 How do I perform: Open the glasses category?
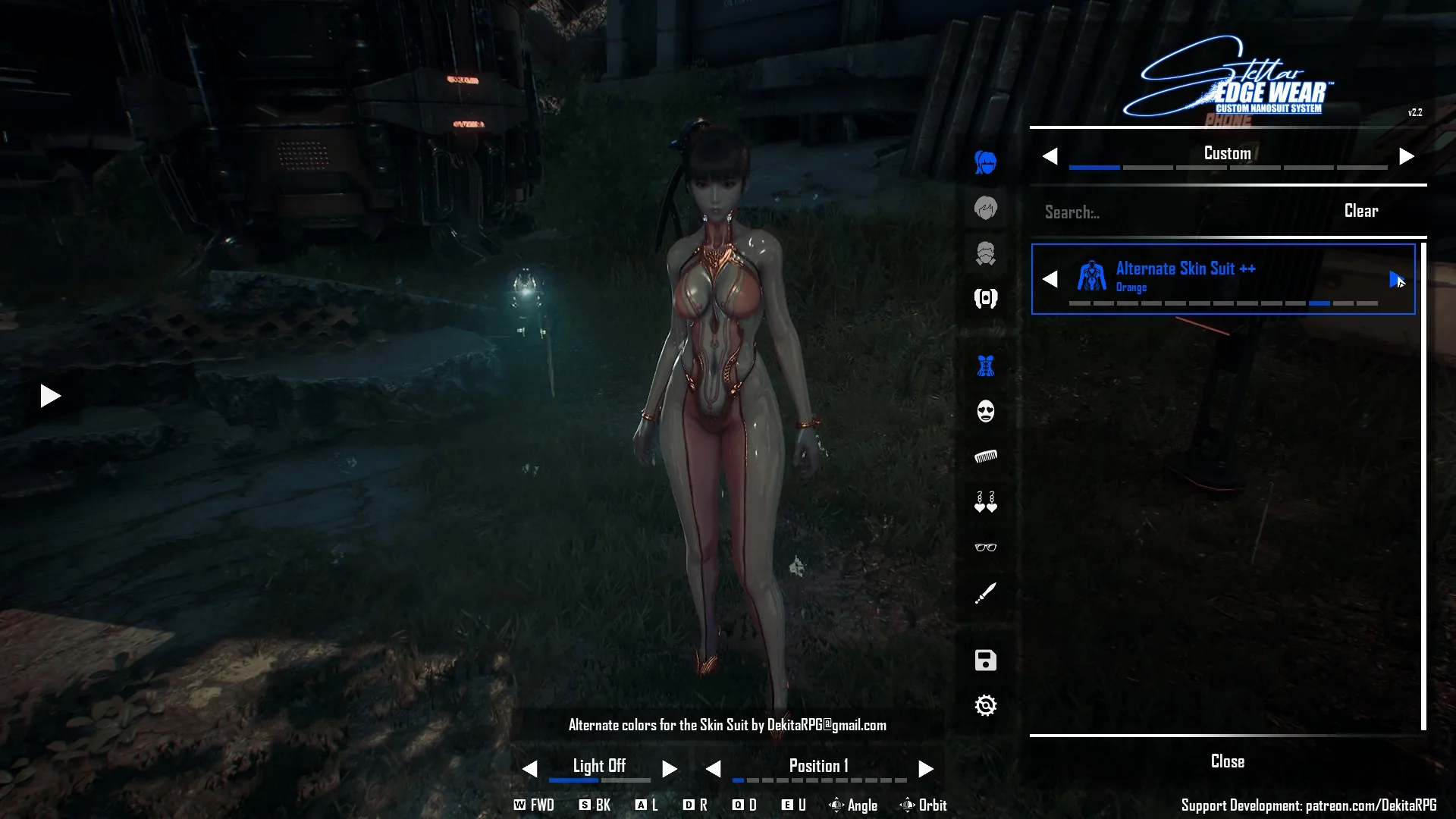tap(985, 548)
